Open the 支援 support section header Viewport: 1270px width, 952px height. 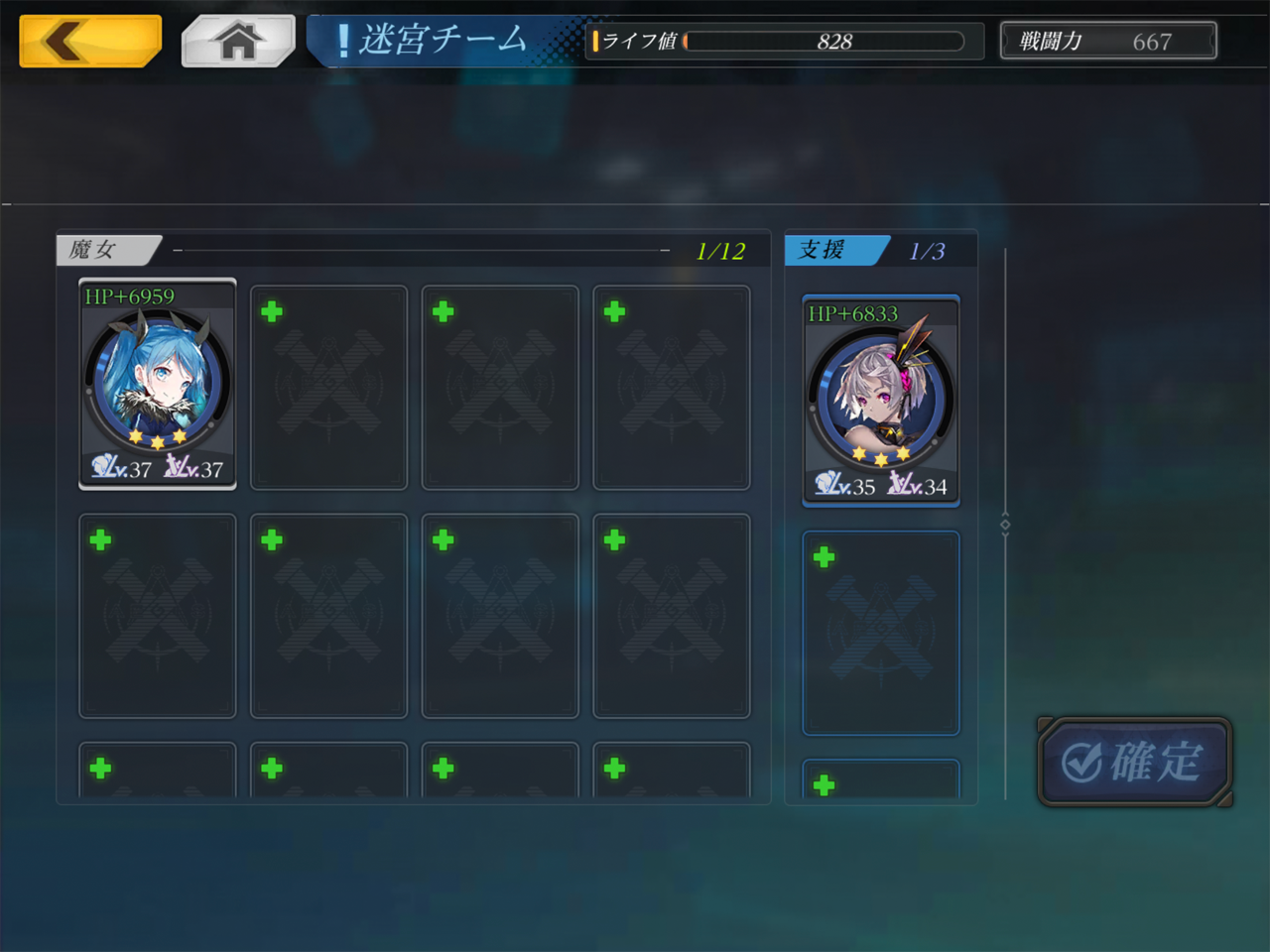pyautogui.click(x=836, y=250)
